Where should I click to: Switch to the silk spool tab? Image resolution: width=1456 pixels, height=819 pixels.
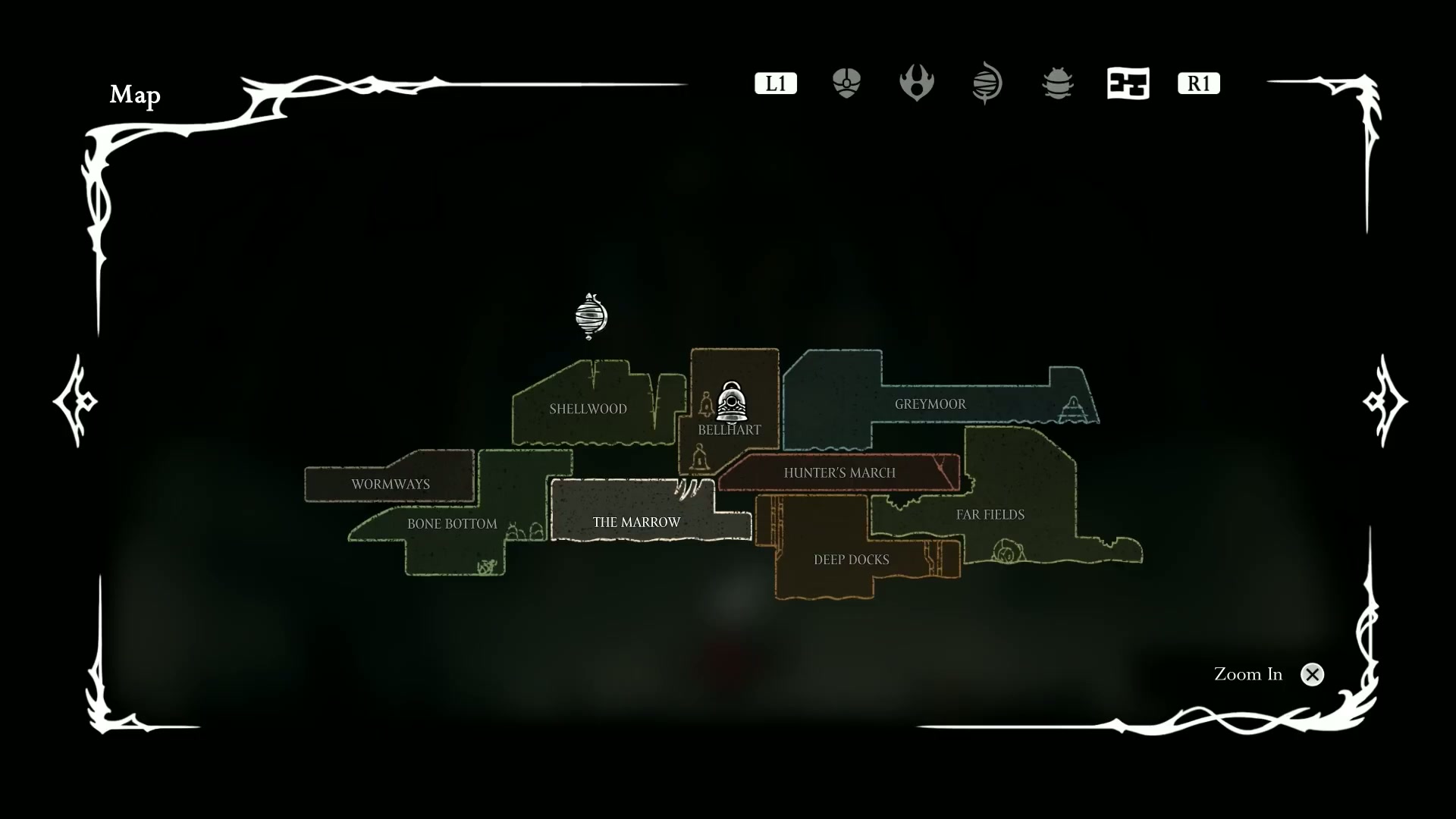coord(987,83)
